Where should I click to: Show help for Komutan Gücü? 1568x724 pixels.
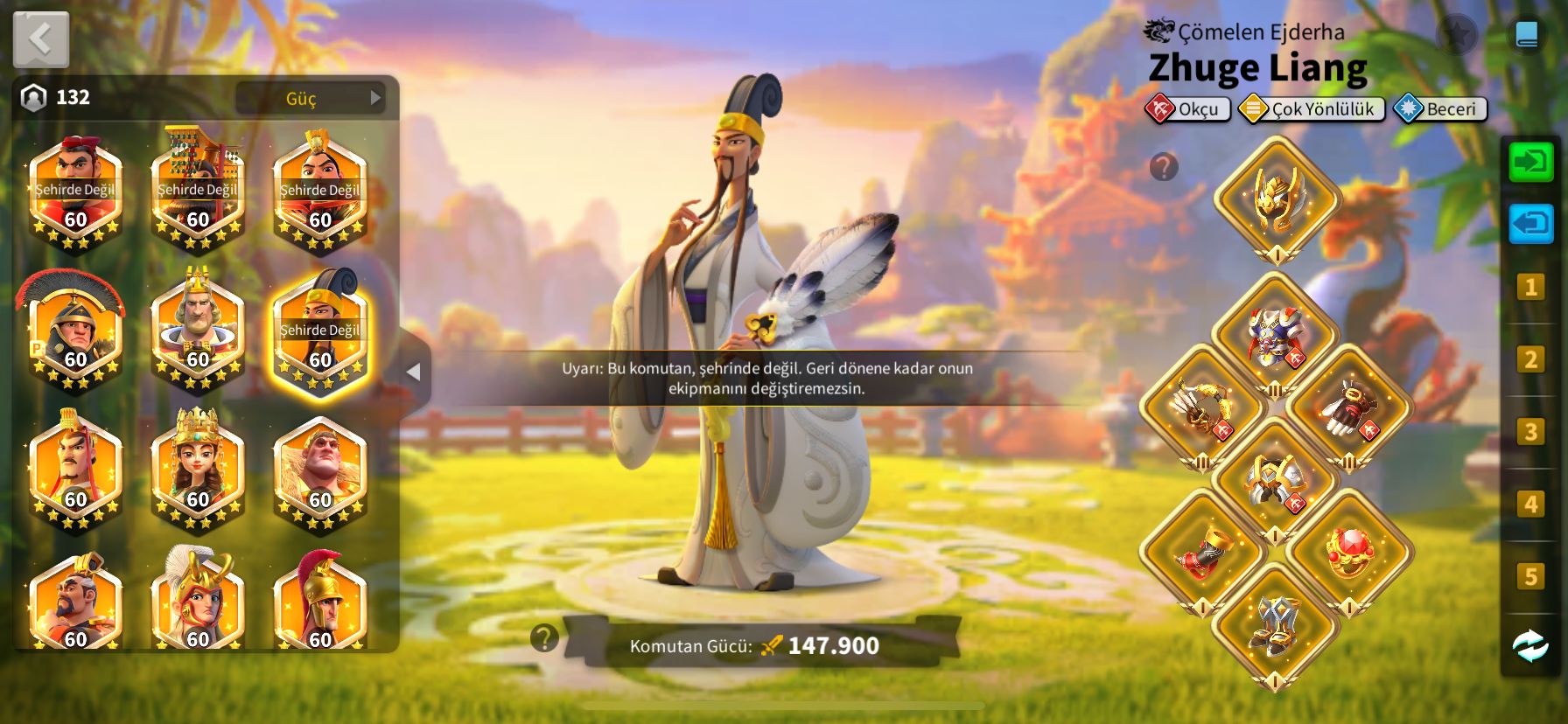coord(544,638)
